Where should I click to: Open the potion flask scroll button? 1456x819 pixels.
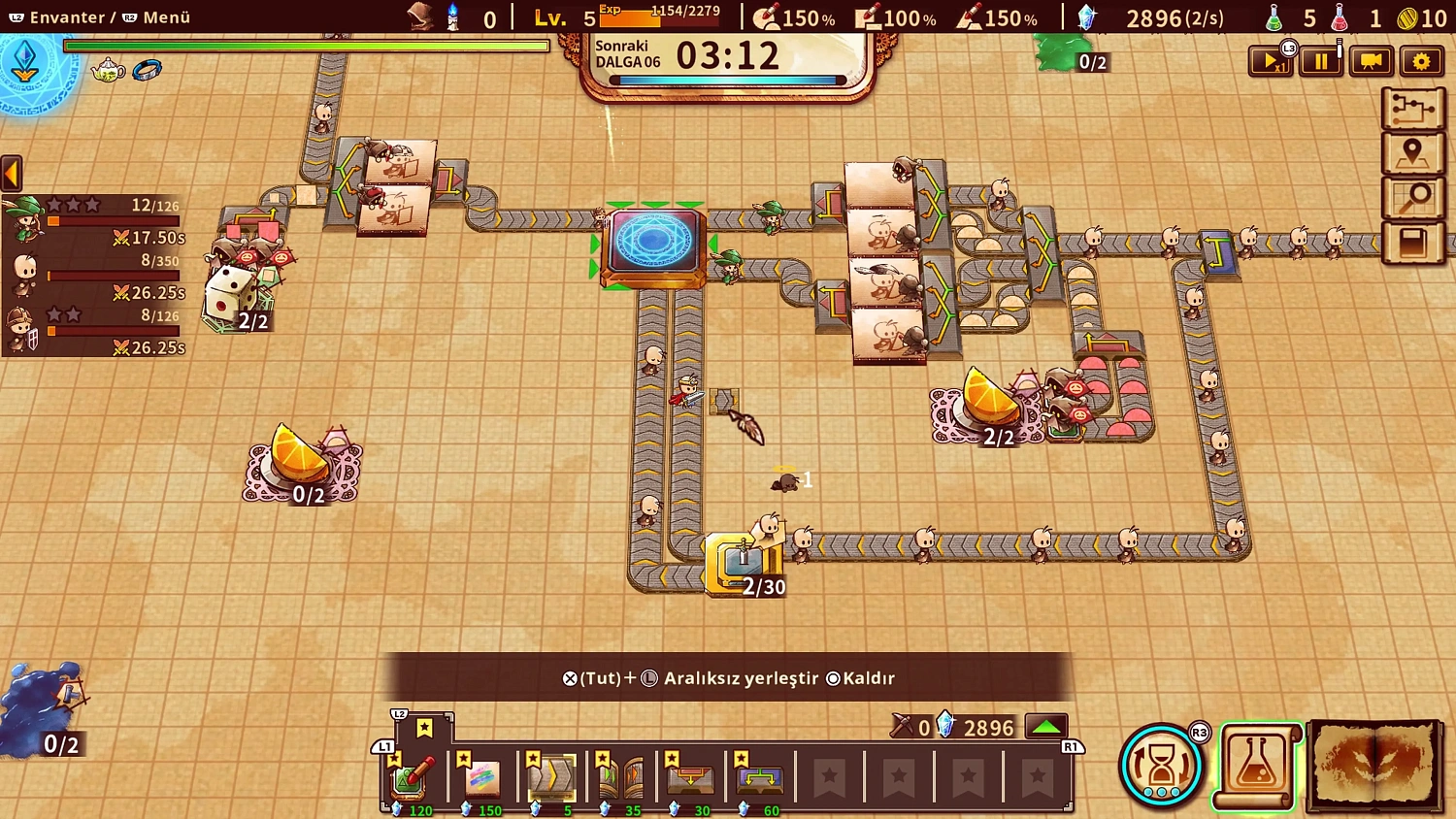tap(1254, 764)
